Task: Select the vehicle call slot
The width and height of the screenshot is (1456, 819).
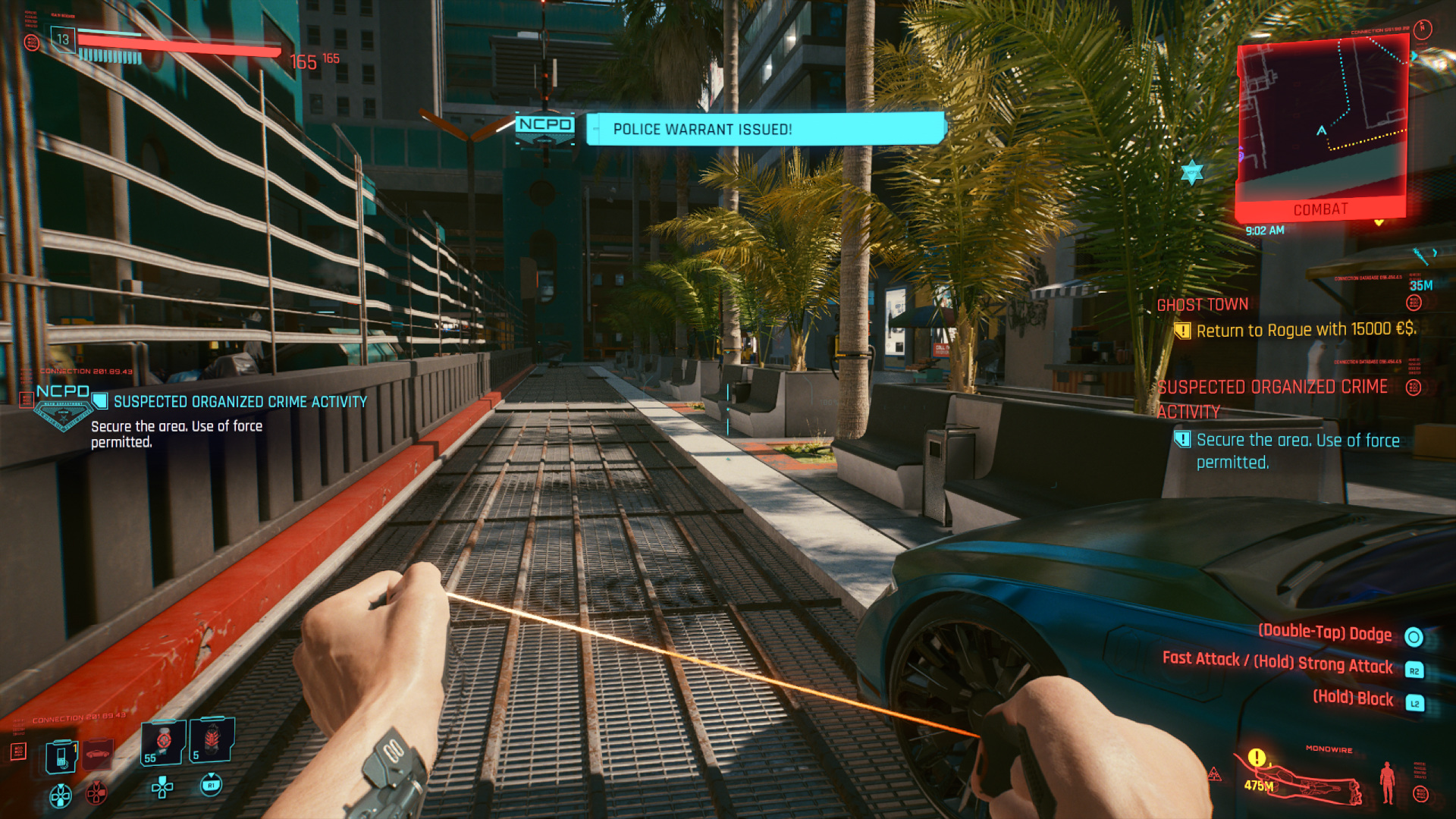Action: 98,754
